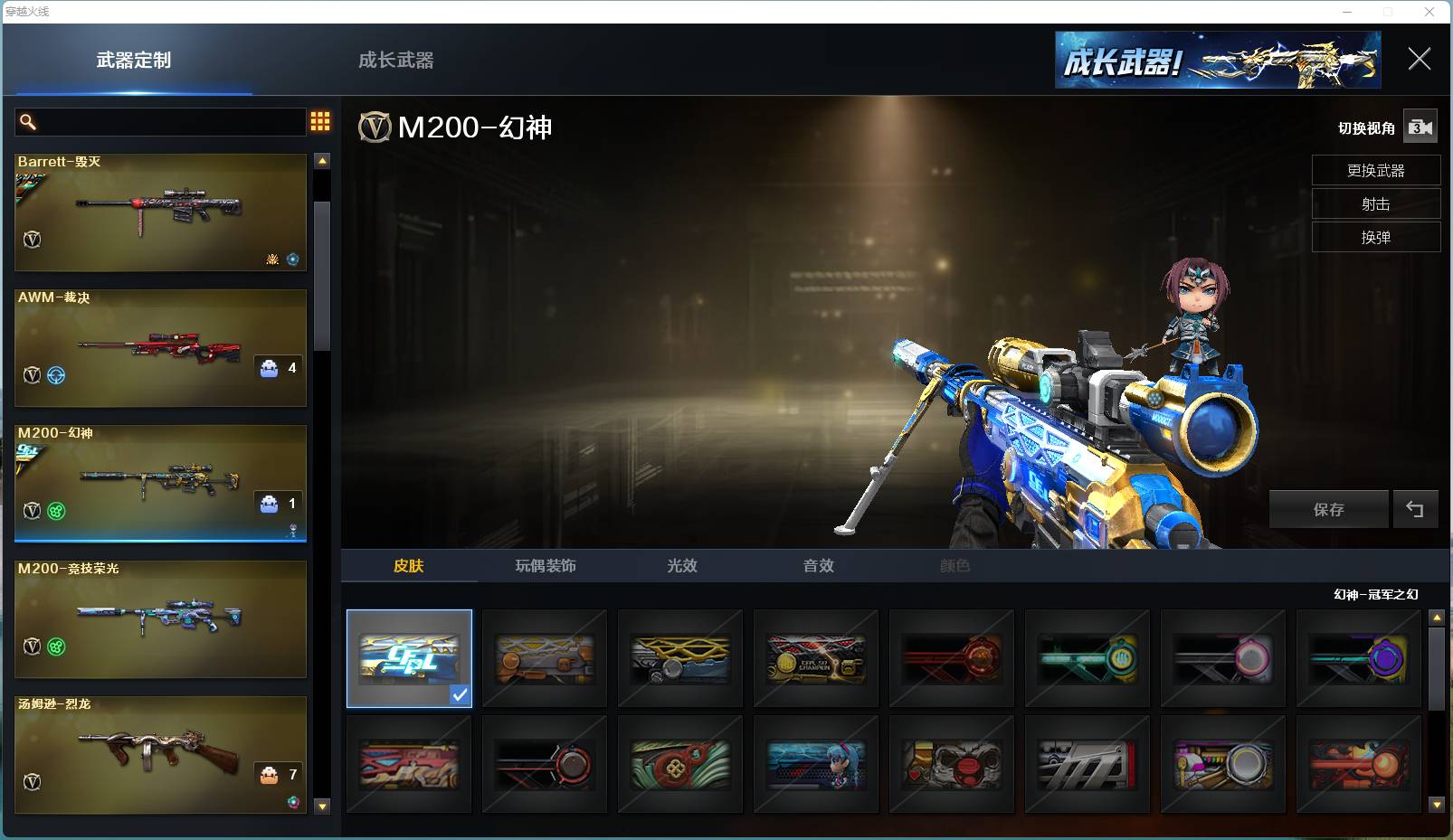Open the 玩偶装饰 tab
This screenshot has height=840, width=1453.
(x=546, y=566)
